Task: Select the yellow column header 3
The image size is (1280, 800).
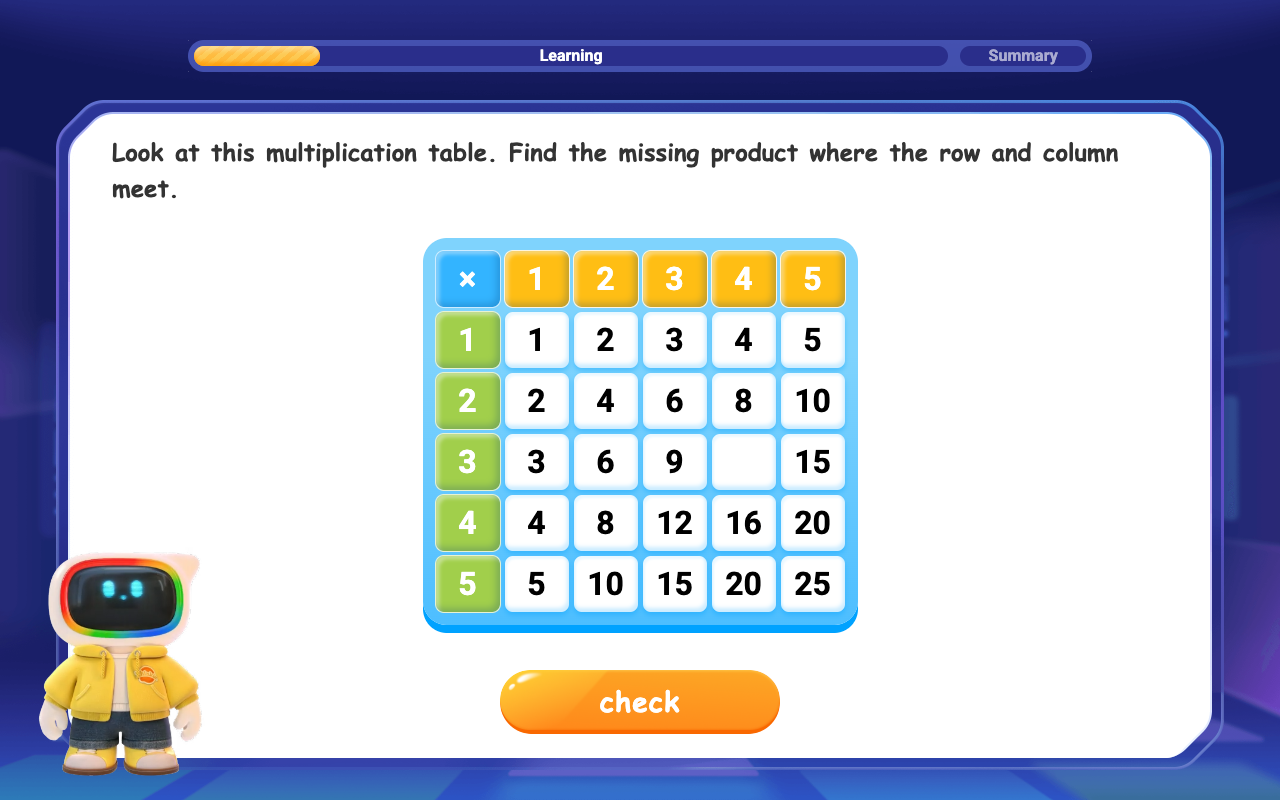Action: [674, 279]
